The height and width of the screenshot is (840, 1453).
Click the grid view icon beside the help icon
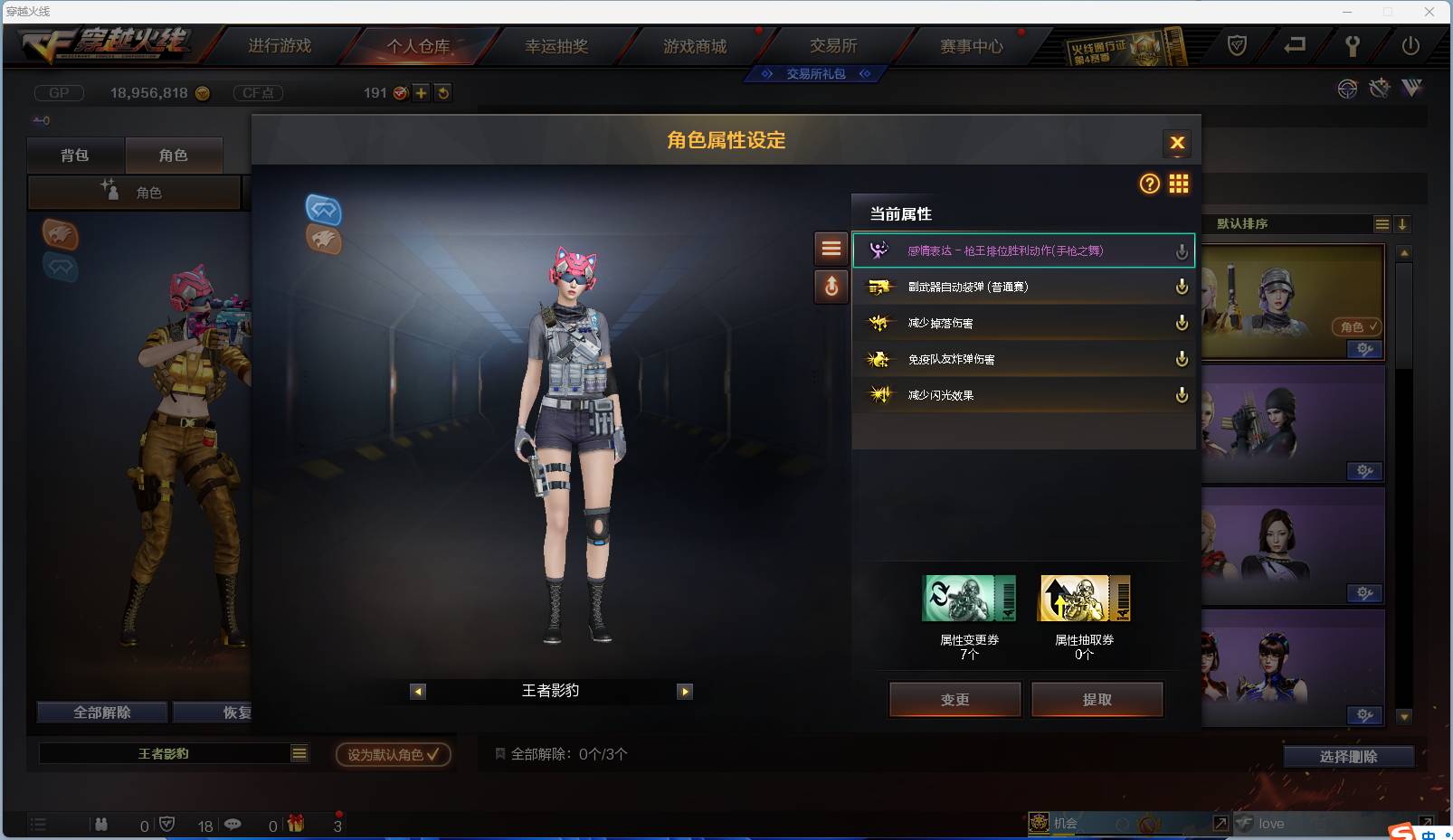(x=1179, y=184)
